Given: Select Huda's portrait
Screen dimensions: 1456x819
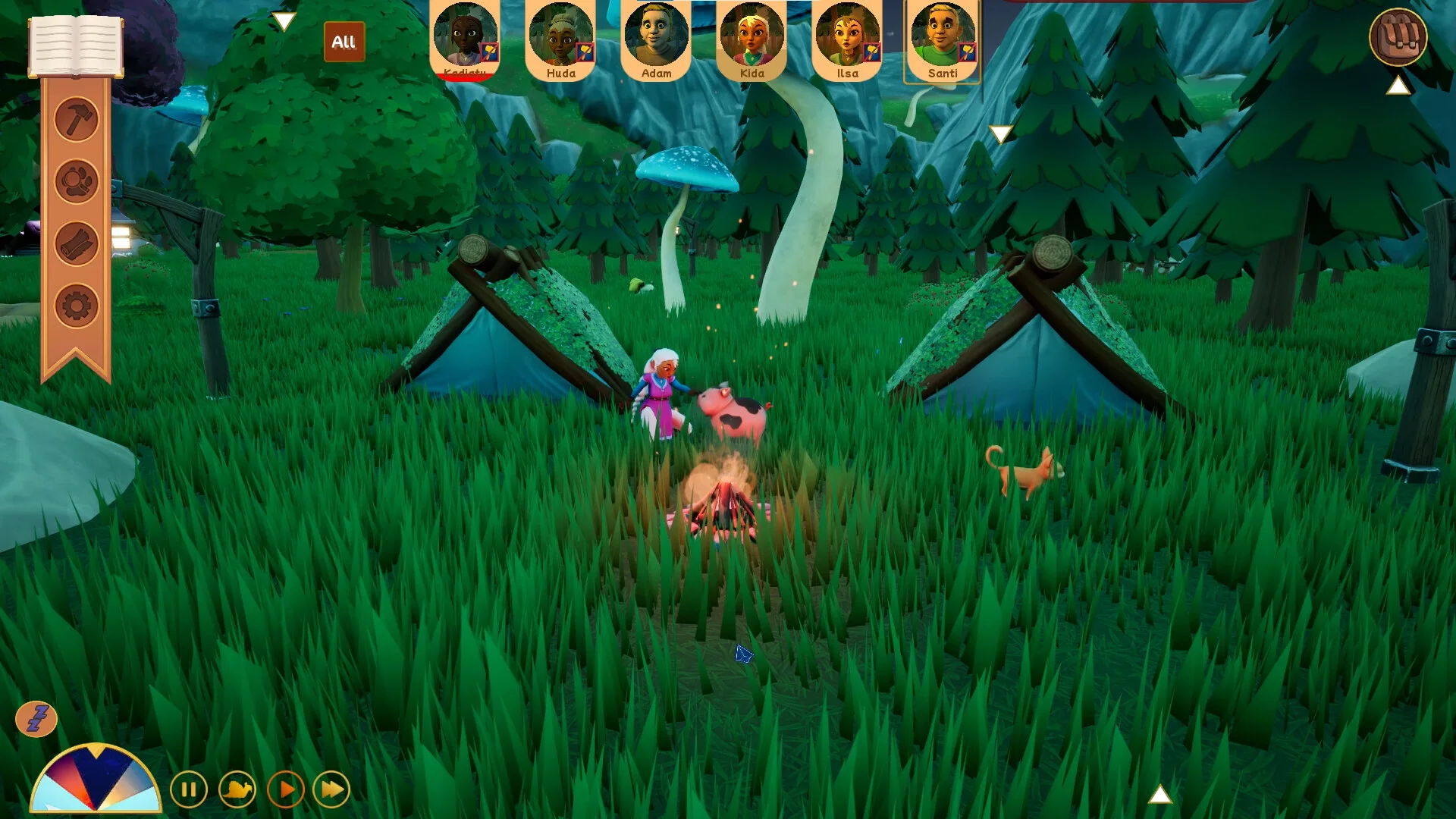Looking at the screenshot, I should coord(561,38).
